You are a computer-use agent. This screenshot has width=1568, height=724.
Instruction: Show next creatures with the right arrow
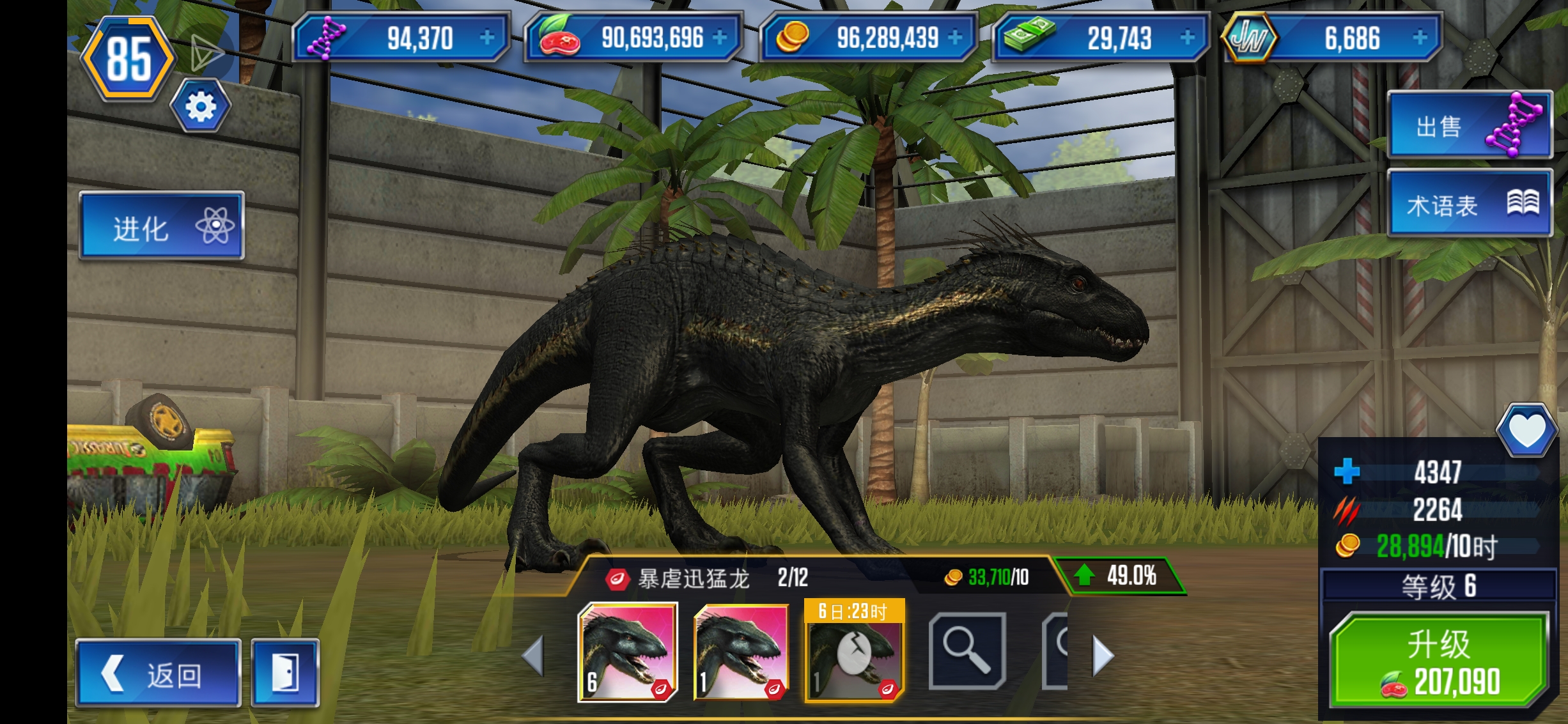coord(1103,656)
